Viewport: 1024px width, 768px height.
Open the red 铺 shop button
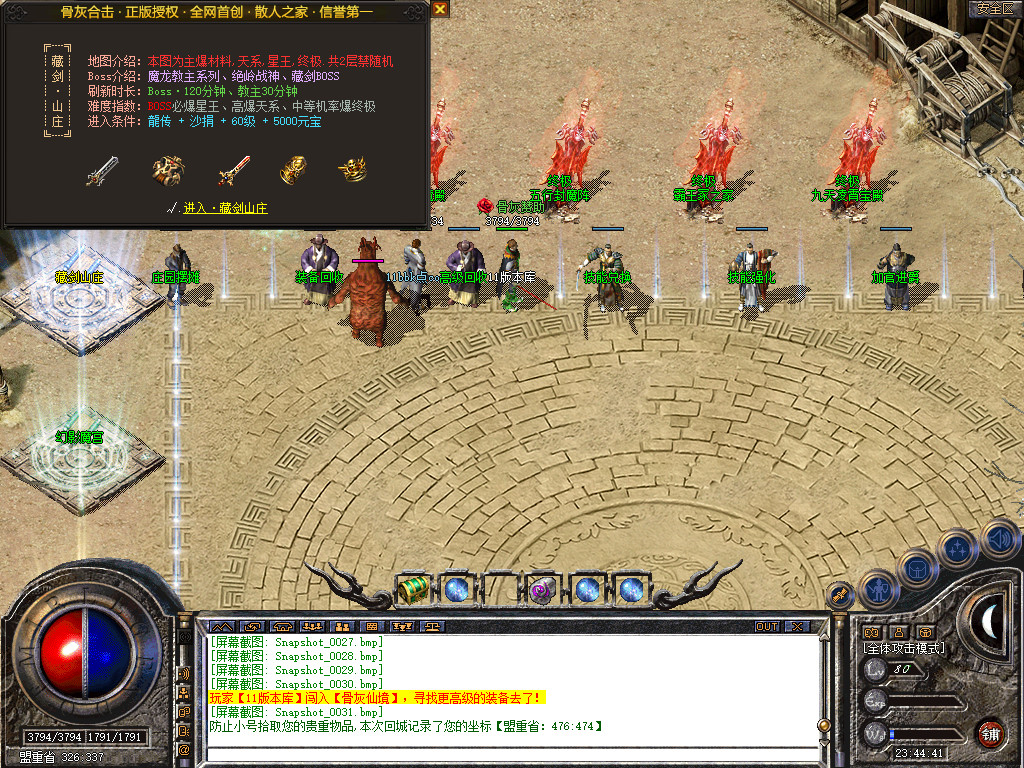tap(990, 732)
